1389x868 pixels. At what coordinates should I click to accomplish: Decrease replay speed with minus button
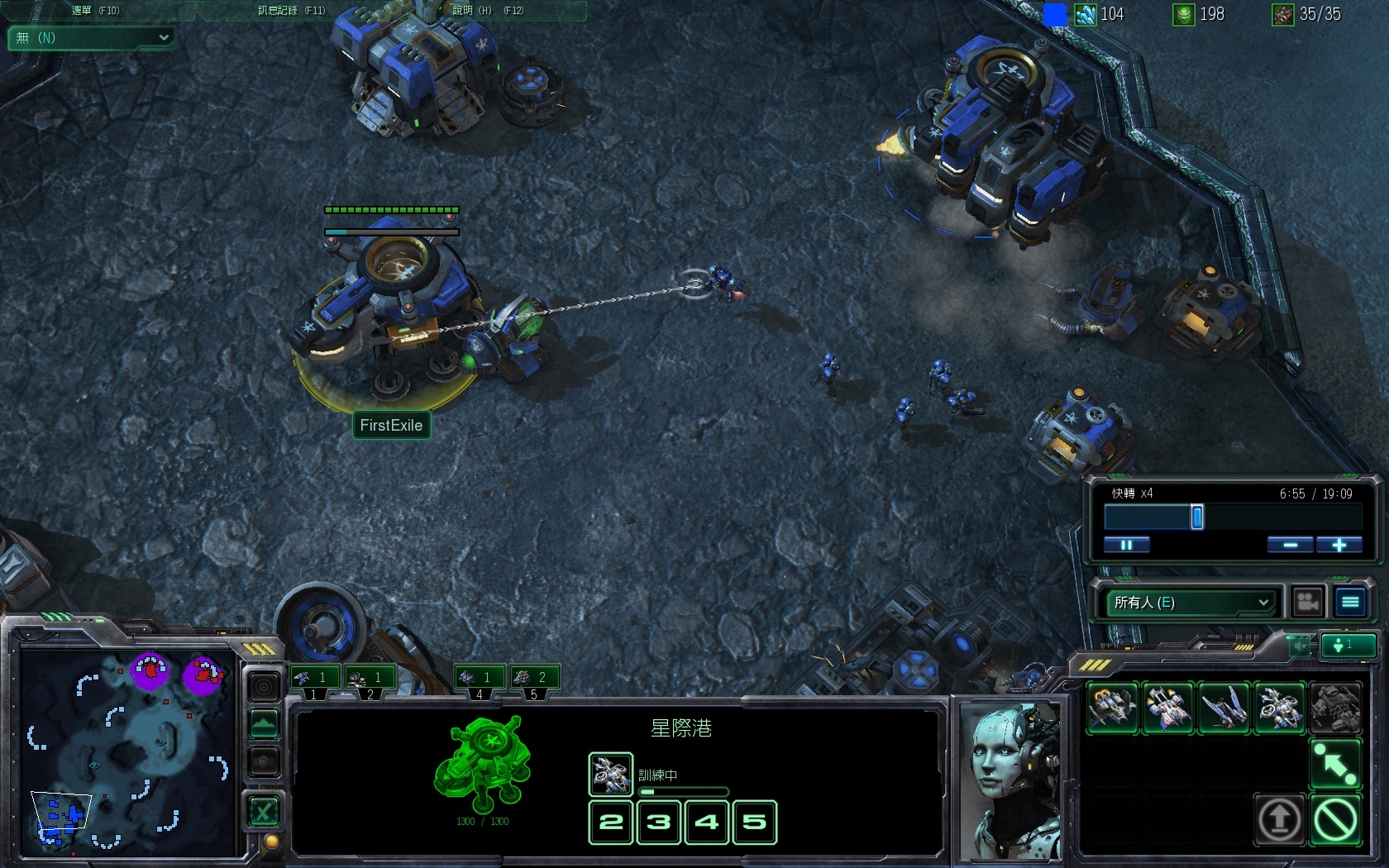1290,545
